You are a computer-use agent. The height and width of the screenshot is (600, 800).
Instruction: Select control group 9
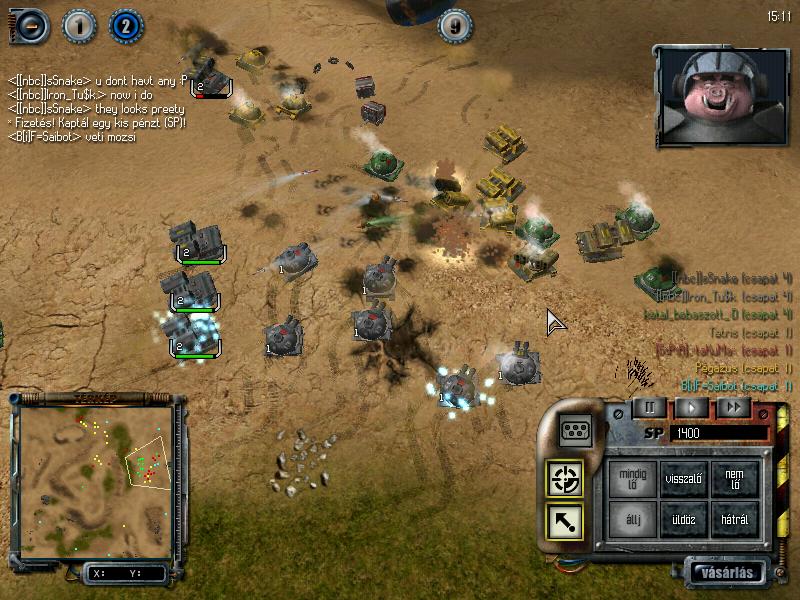pyautogui.click(x=456, y=26)
